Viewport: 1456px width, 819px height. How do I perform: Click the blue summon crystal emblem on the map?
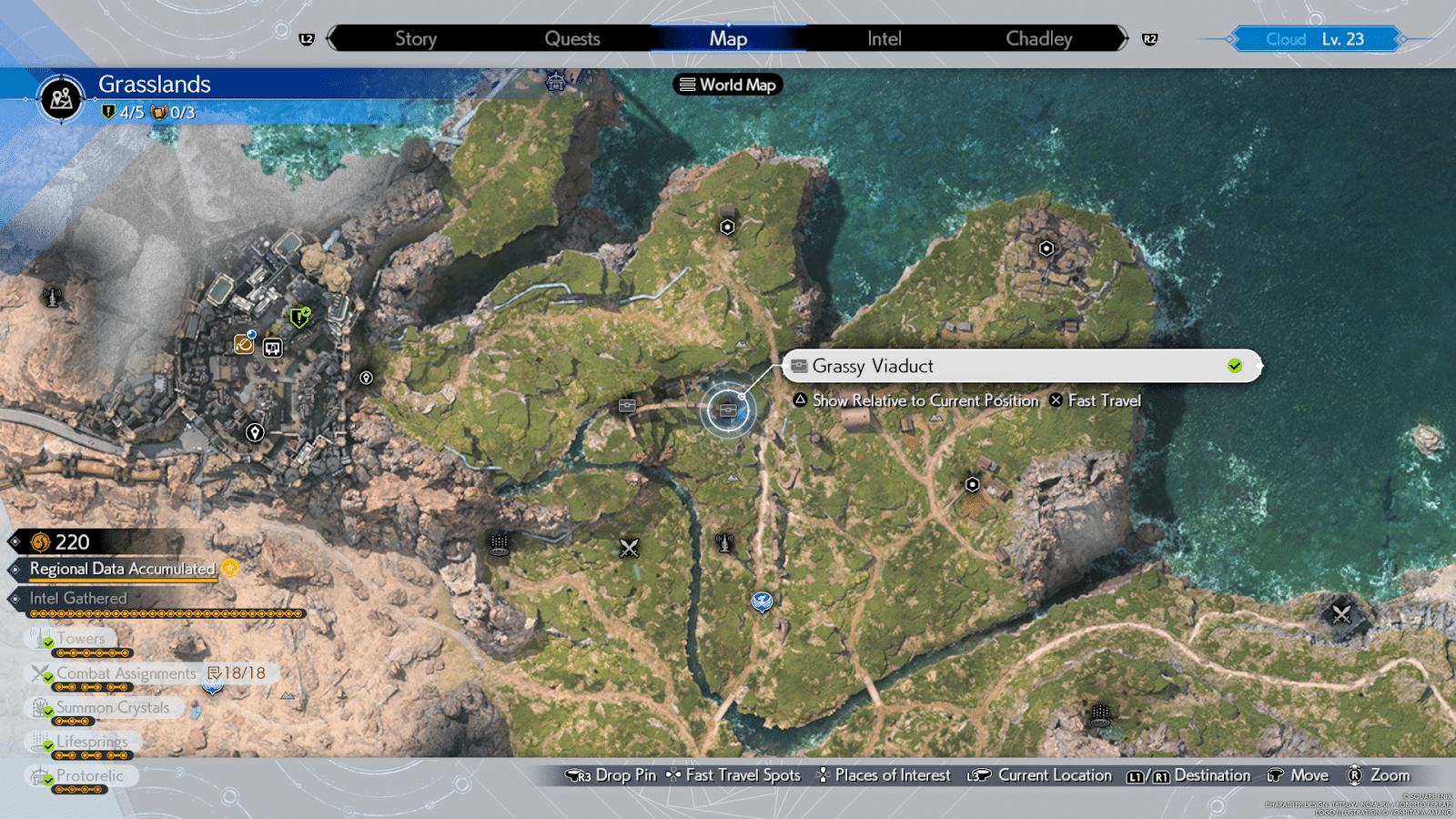763,602
